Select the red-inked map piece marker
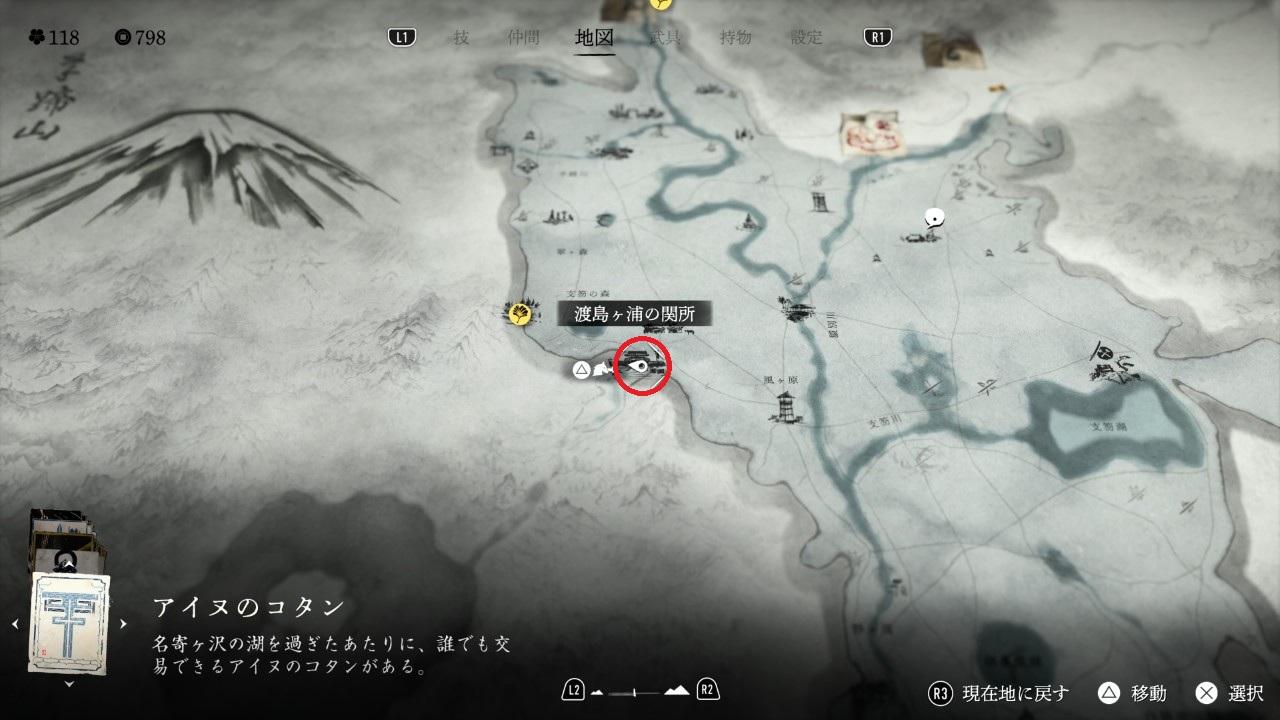This screenshot has height=720, width=1280. point(872,133)
